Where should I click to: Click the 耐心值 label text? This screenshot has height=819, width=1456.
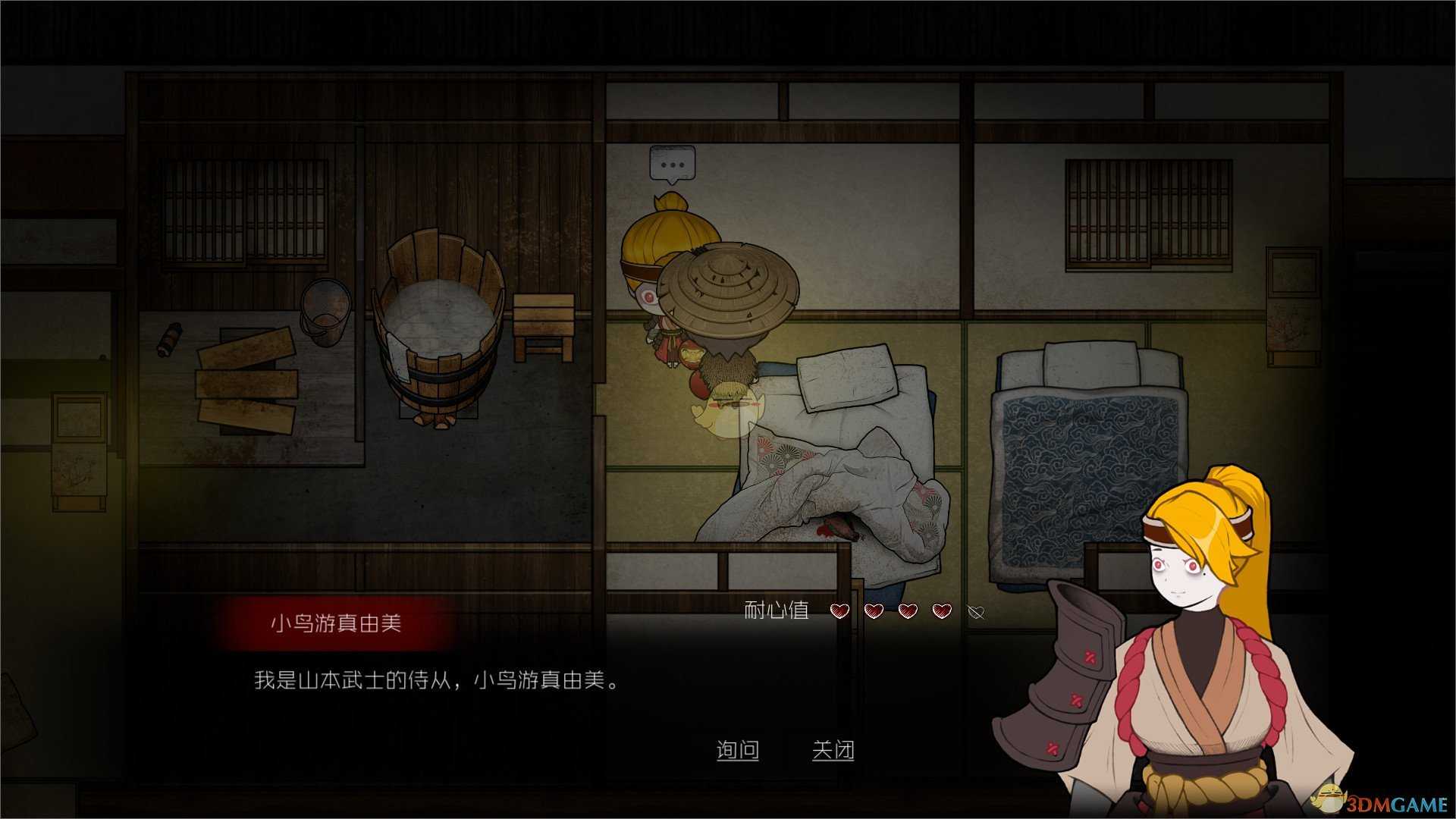[x=776, y=610]
